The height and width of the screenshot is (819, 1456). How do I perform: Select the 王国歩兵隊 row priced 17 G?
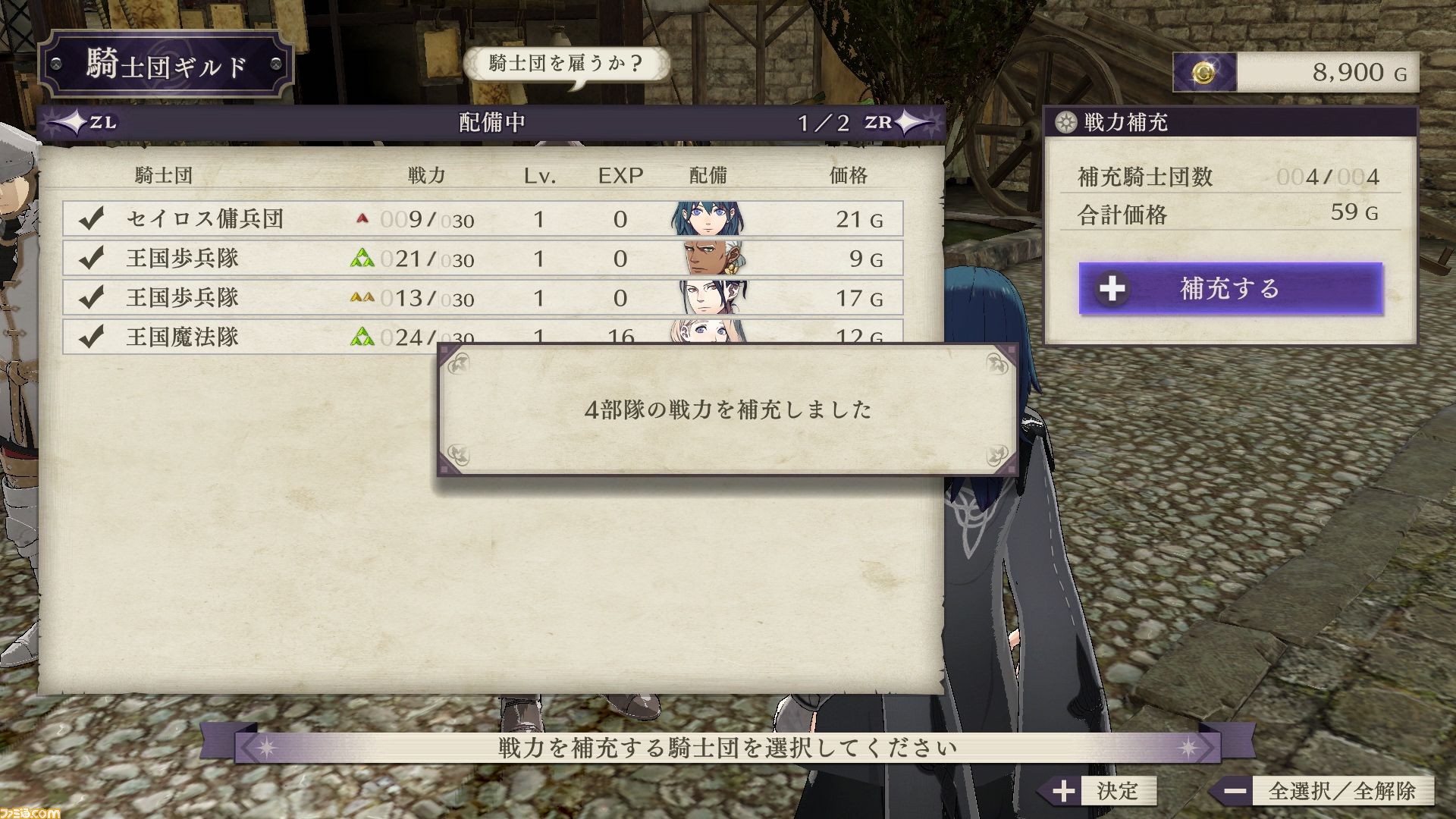click(x=482, y=297)
